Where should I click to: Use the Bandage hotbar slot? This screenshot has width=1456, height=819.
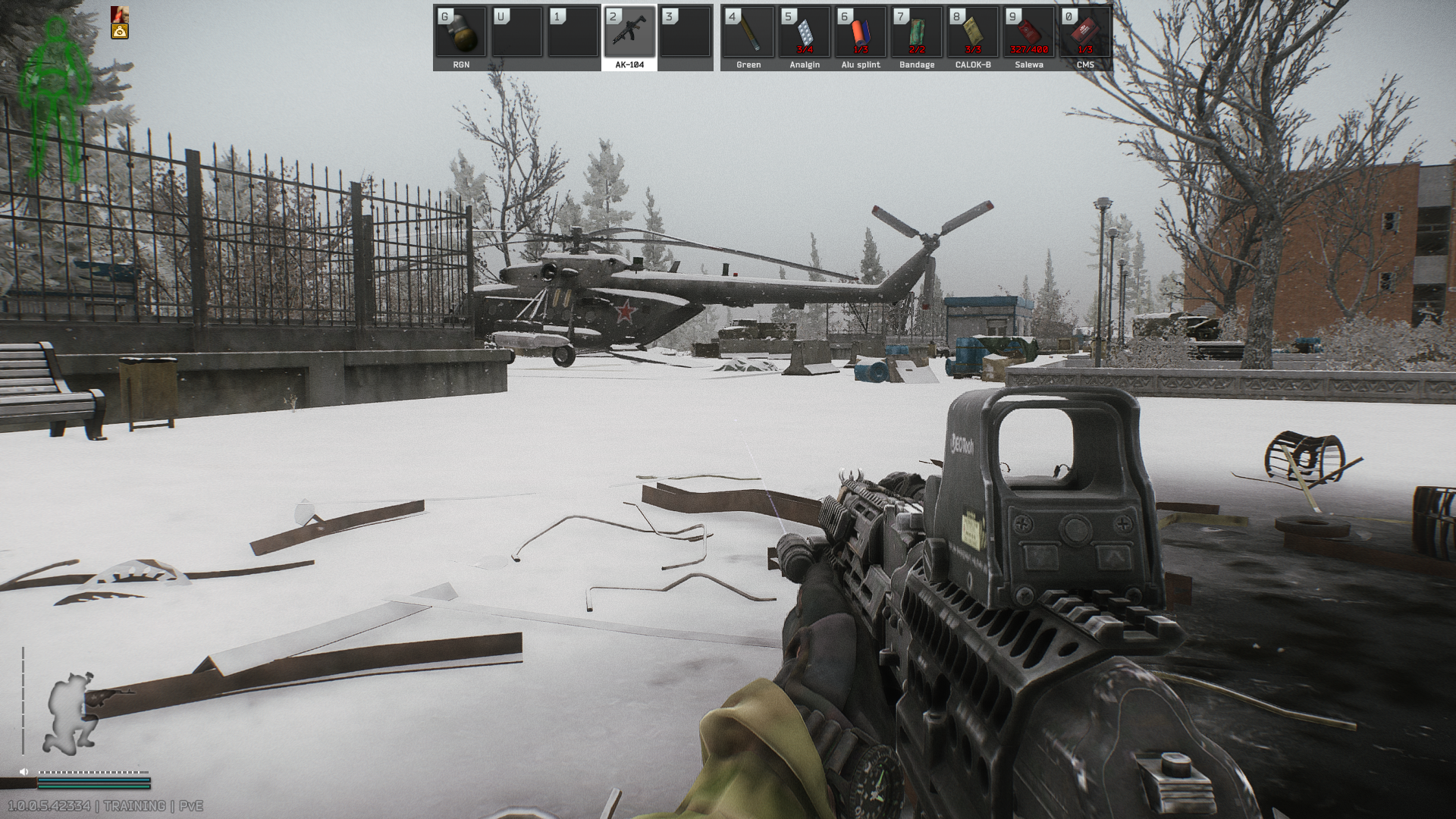pyautogui.click(x=917, y=33)
